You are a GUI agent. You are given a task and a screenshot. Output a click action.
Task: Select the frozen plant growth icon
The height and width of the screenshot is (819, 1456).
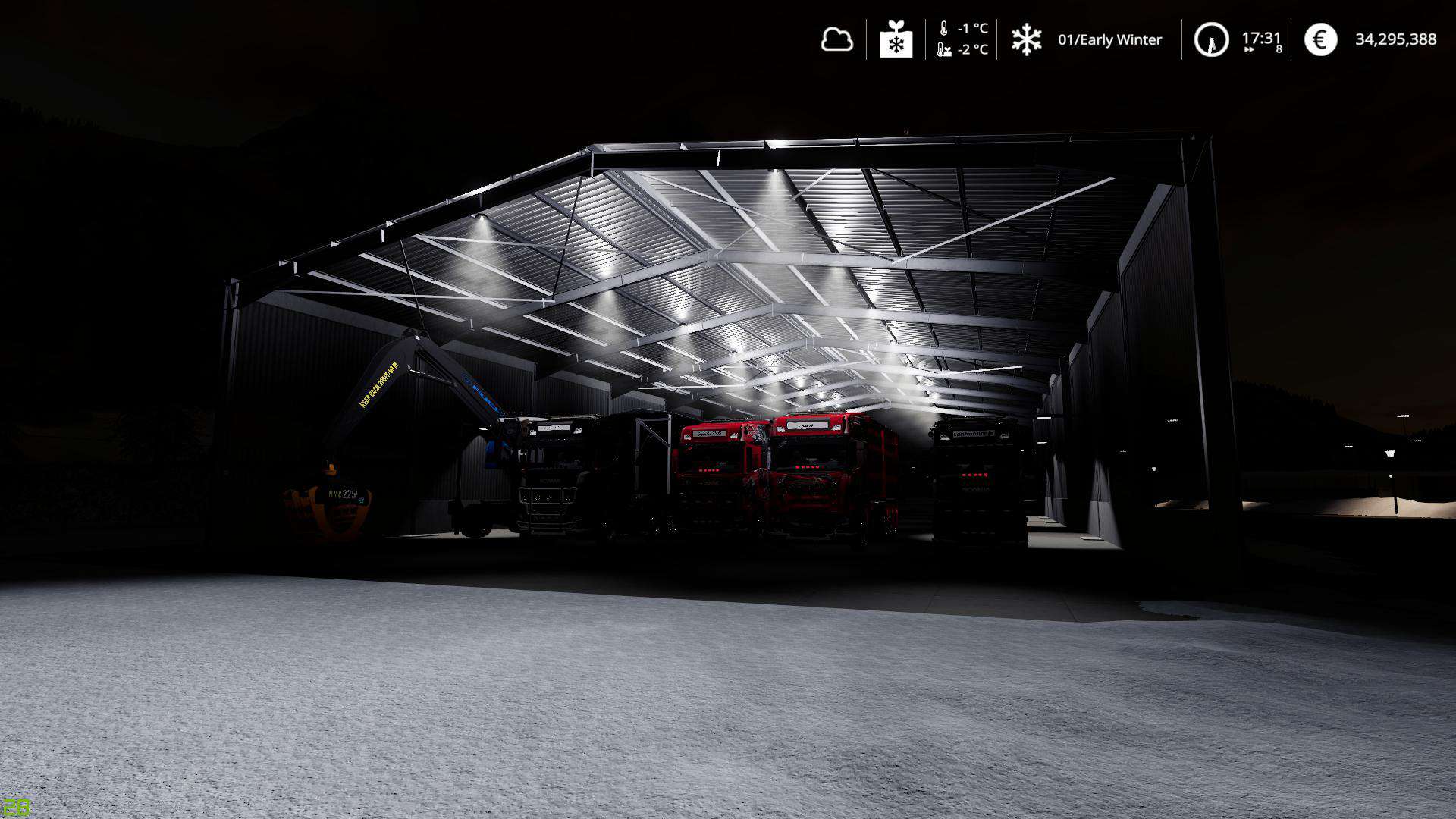[x=896, y=39]
